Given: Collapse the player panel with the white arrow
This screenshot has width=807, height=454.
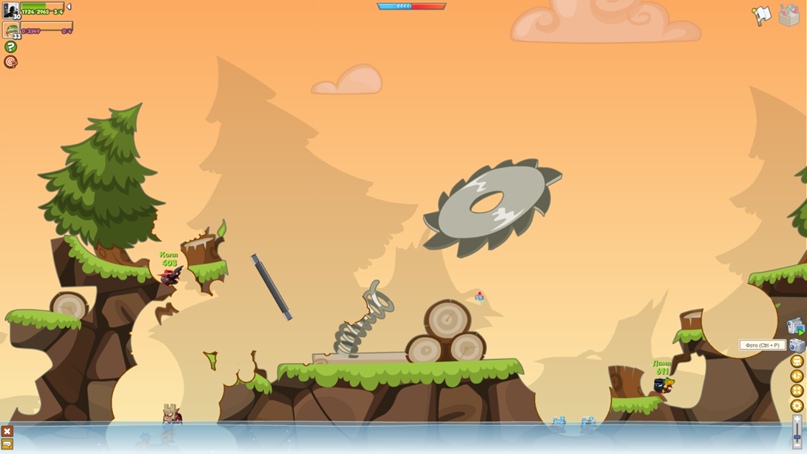Looking at the screenshot, I should [x=69, y=7].
